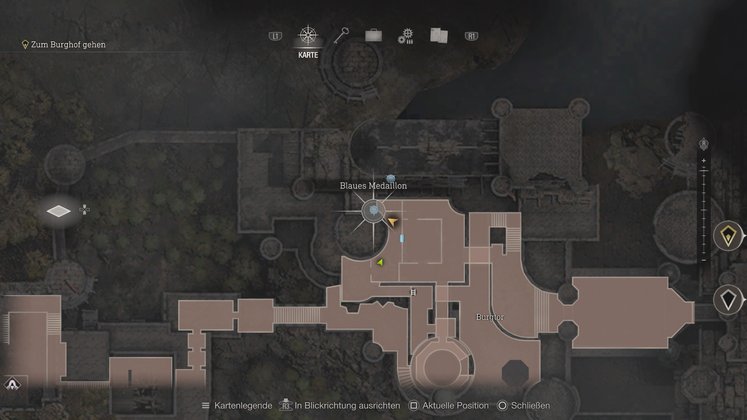
Task: Select the upper gold diamond edge marker
Action: 727,236
